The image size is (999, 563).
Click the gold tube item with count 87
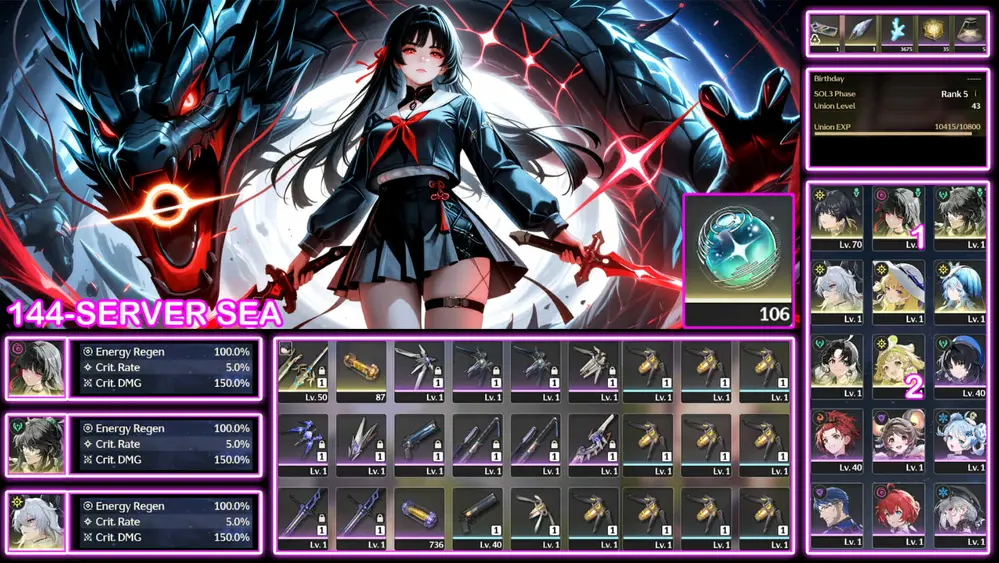pyautogui.click(x=361, y=371)
